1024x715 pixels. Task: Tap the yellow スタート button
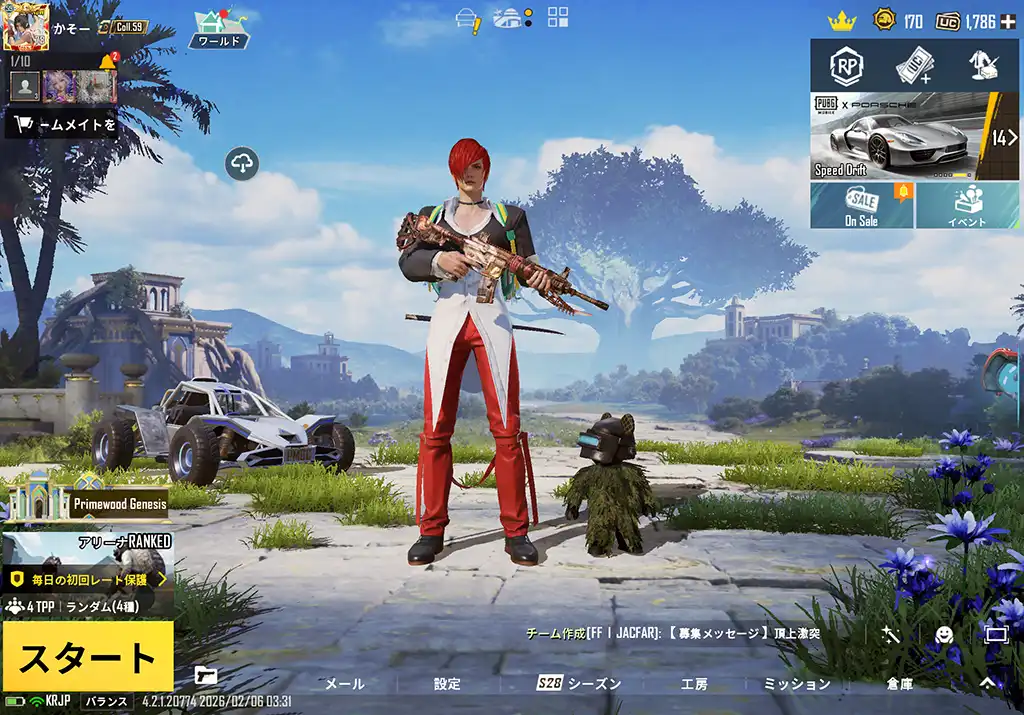[x=87, y=656]
